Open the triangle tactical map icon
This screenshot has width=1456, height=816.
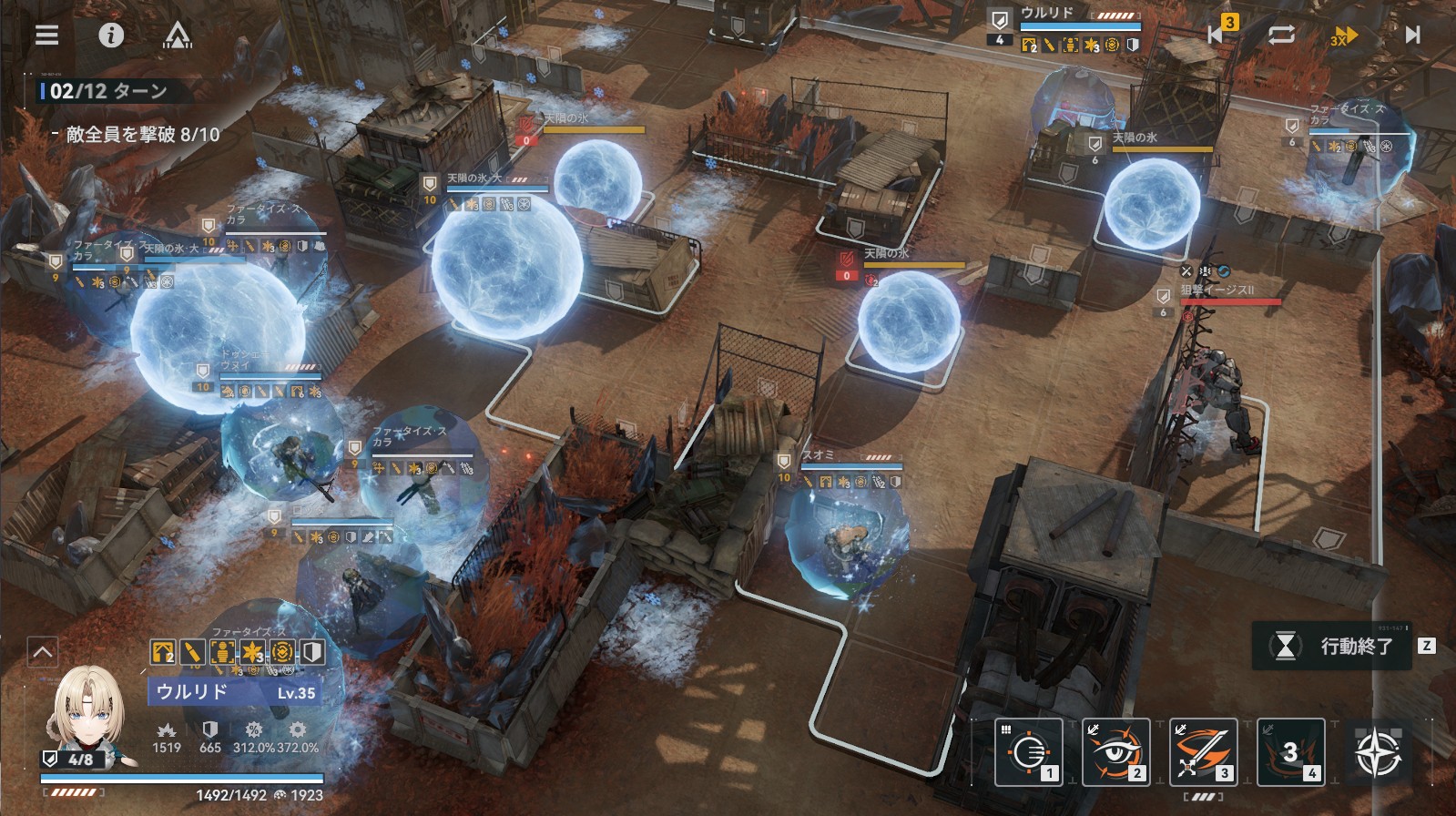(x=177, y=36)
